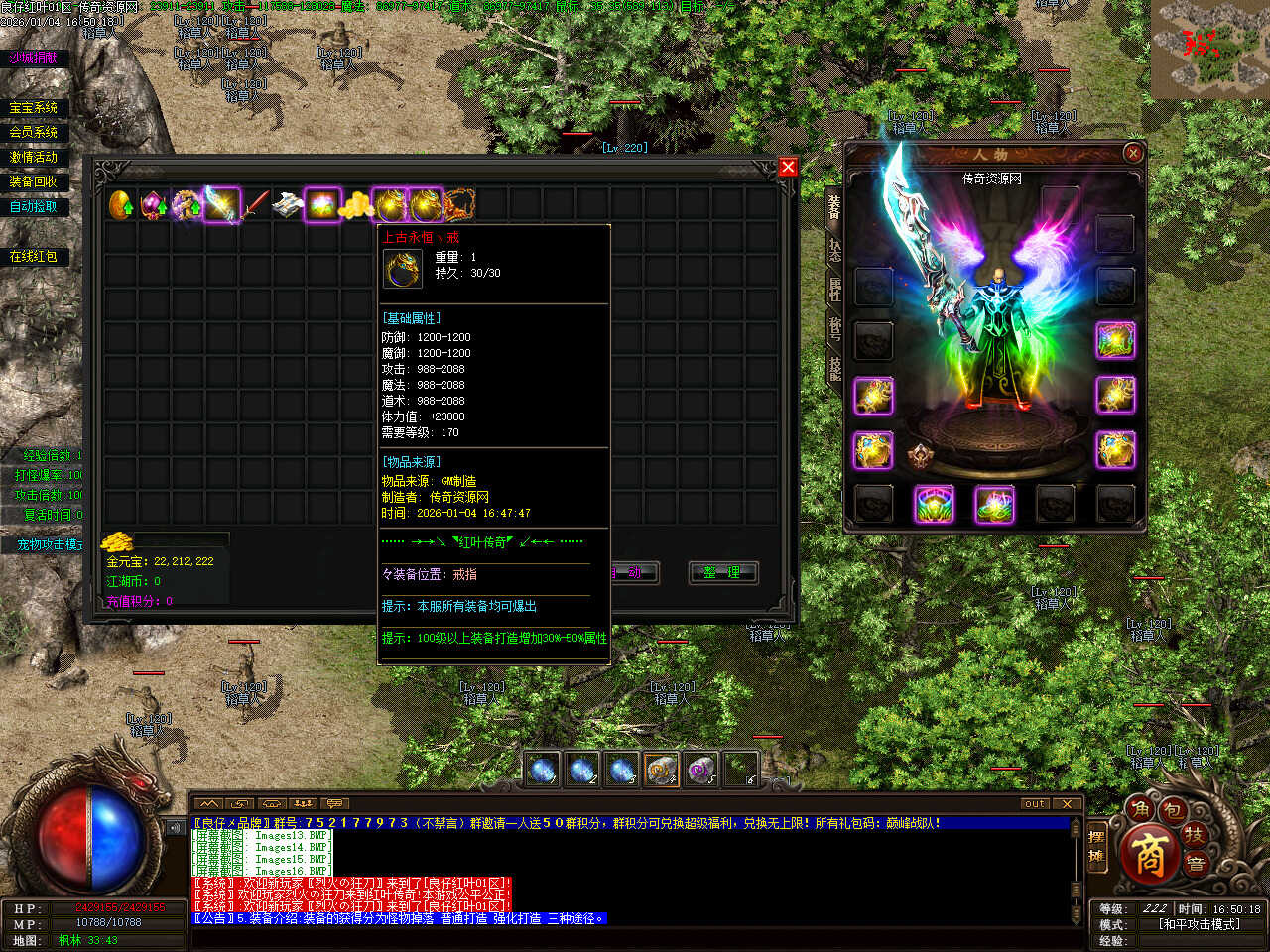Toggle the 自动捡取 auto-pickup option
Image resolution: width=1270 pixels, height=952 pixels.
coord(34,206)
